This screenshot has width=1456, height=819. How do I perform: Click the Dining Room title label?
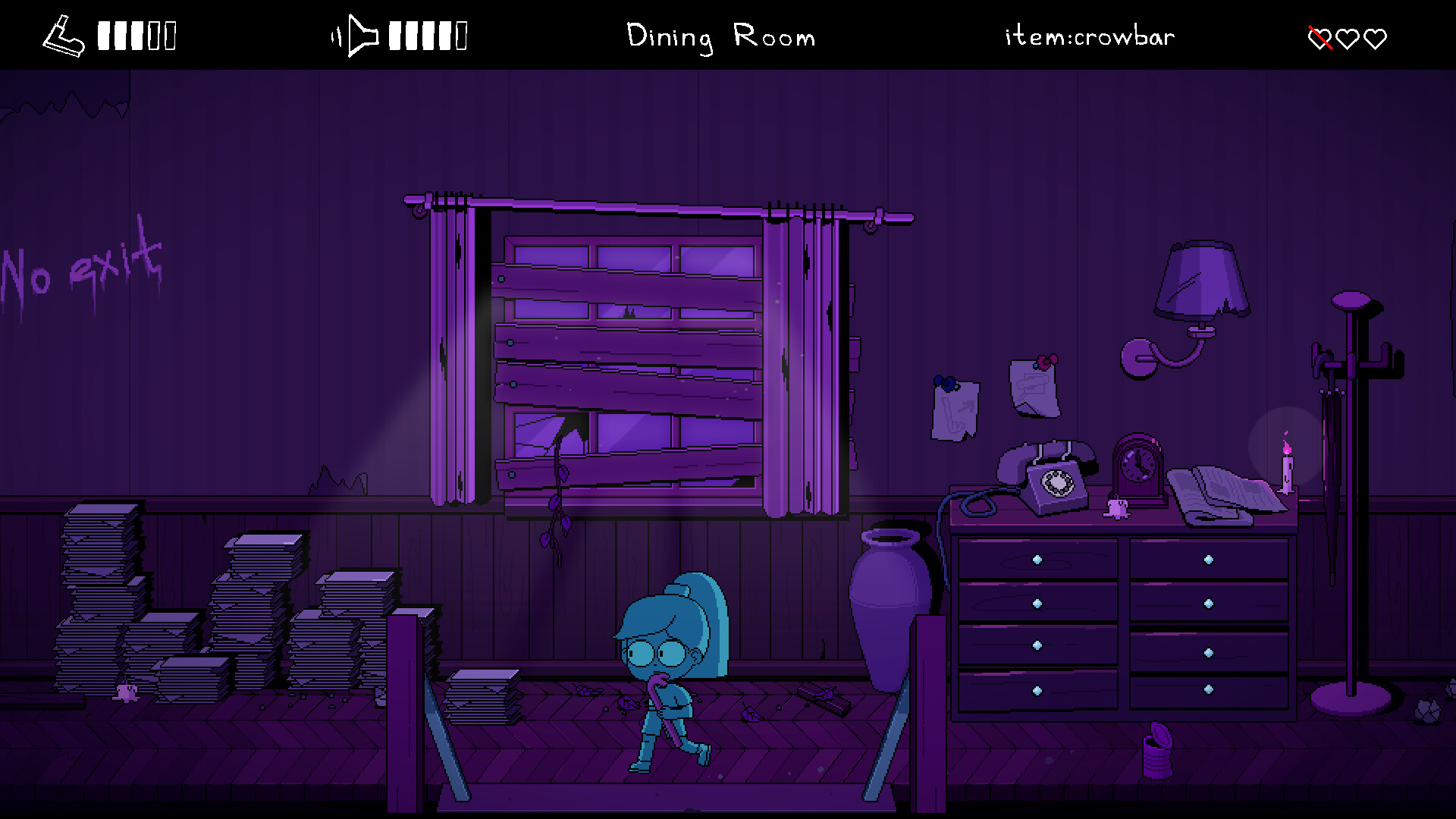[x=720, y=36]
